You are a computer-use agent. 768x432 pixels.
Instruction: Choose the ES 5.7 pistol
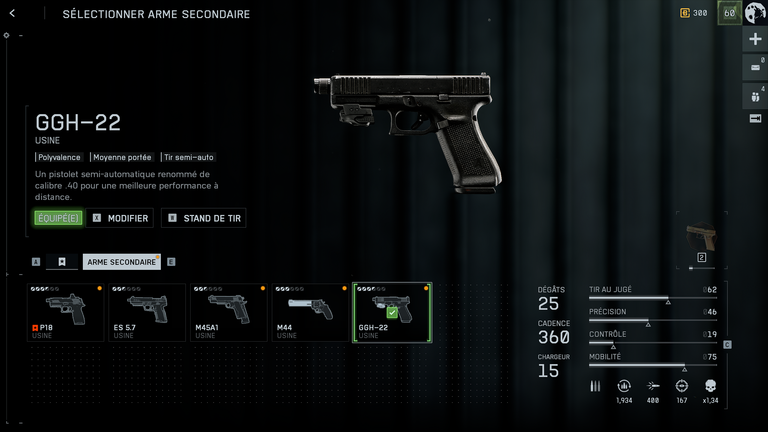147,313
